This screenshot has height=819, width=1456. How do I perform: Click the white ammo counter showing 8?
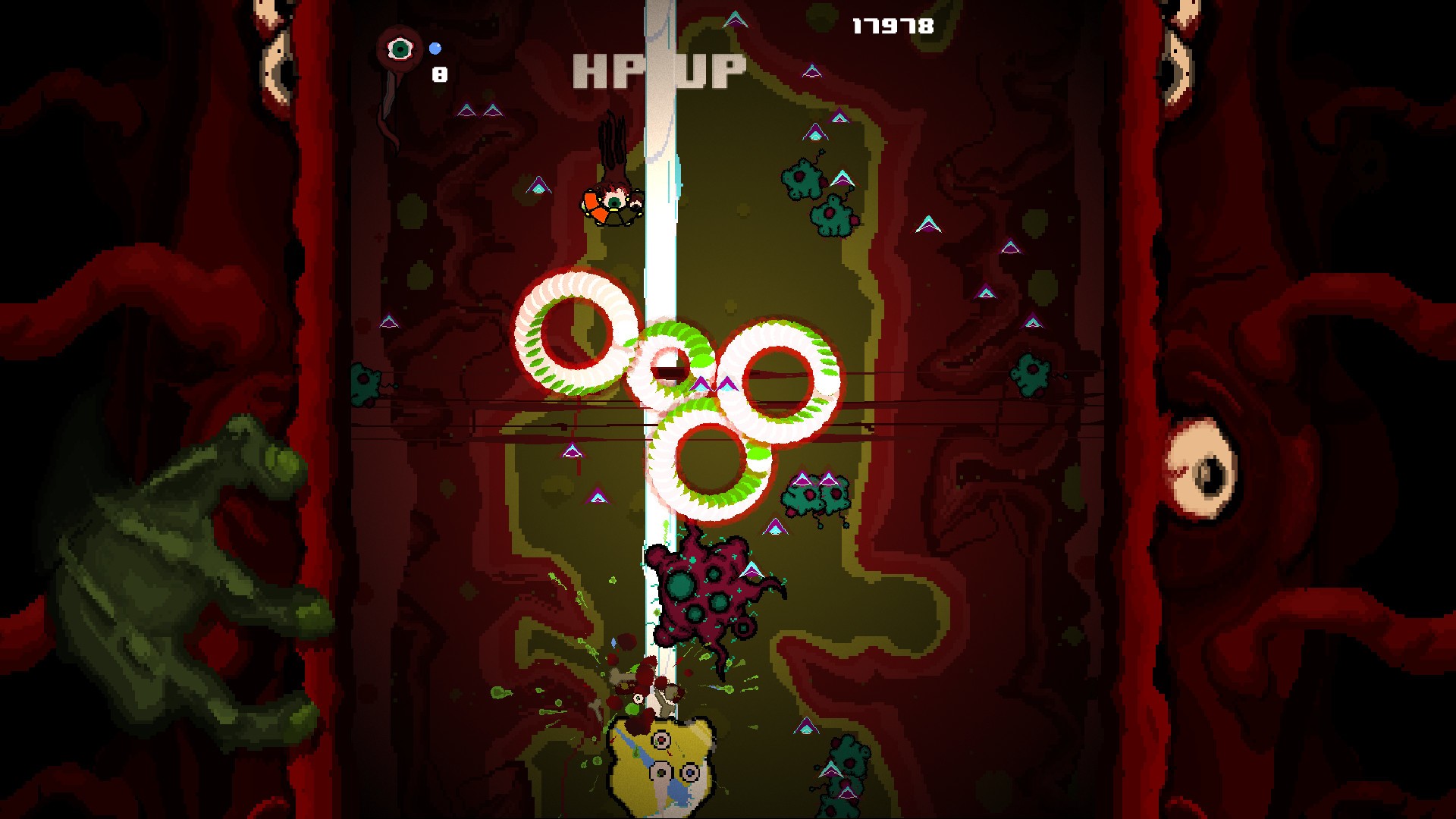pos(438,74)
